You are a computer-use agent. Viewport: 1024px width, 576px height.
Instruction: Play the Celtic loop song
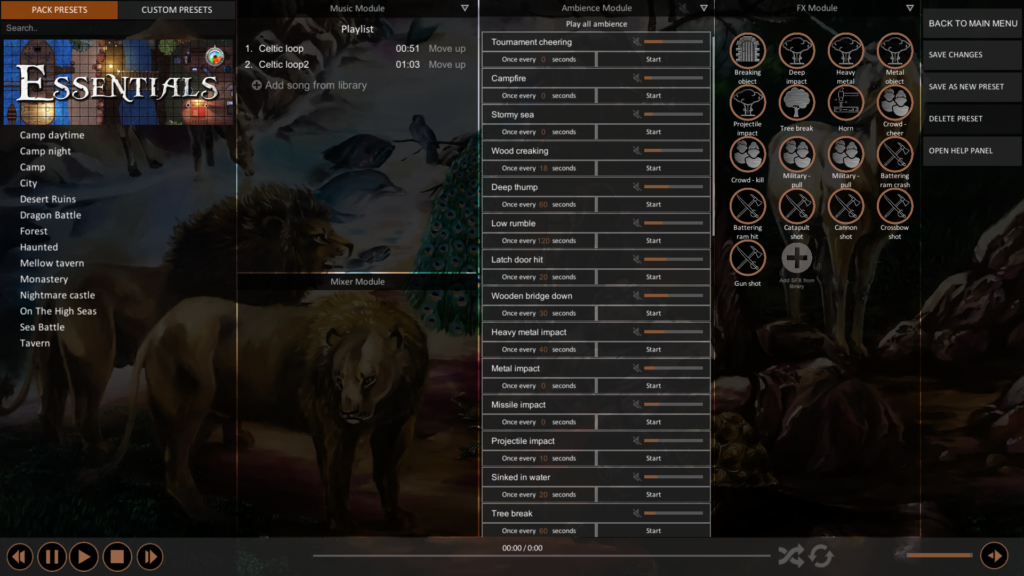(x=281, y=48)
